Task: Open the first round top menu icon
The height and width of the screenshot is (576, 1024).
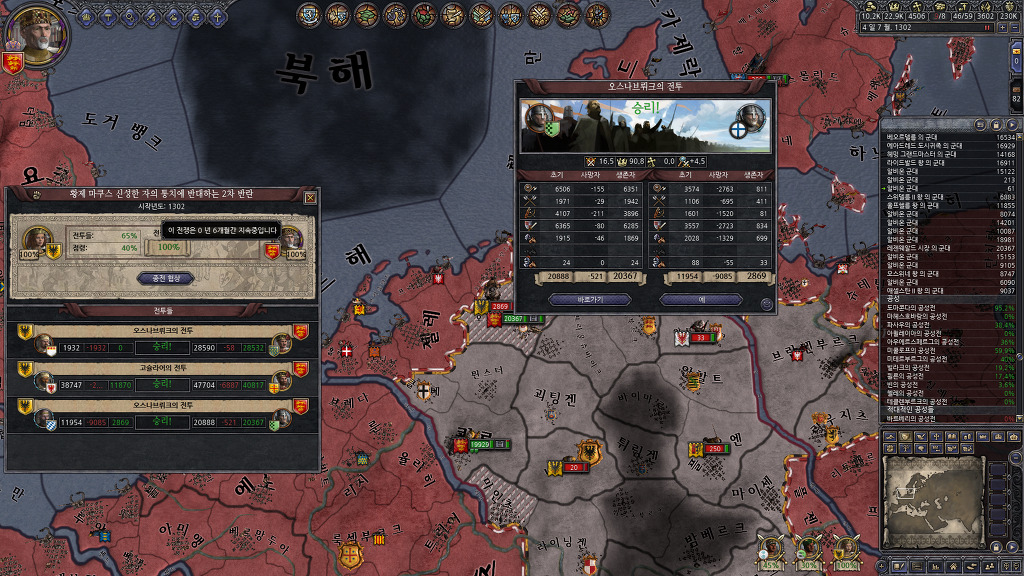Action: click(309, 14)
